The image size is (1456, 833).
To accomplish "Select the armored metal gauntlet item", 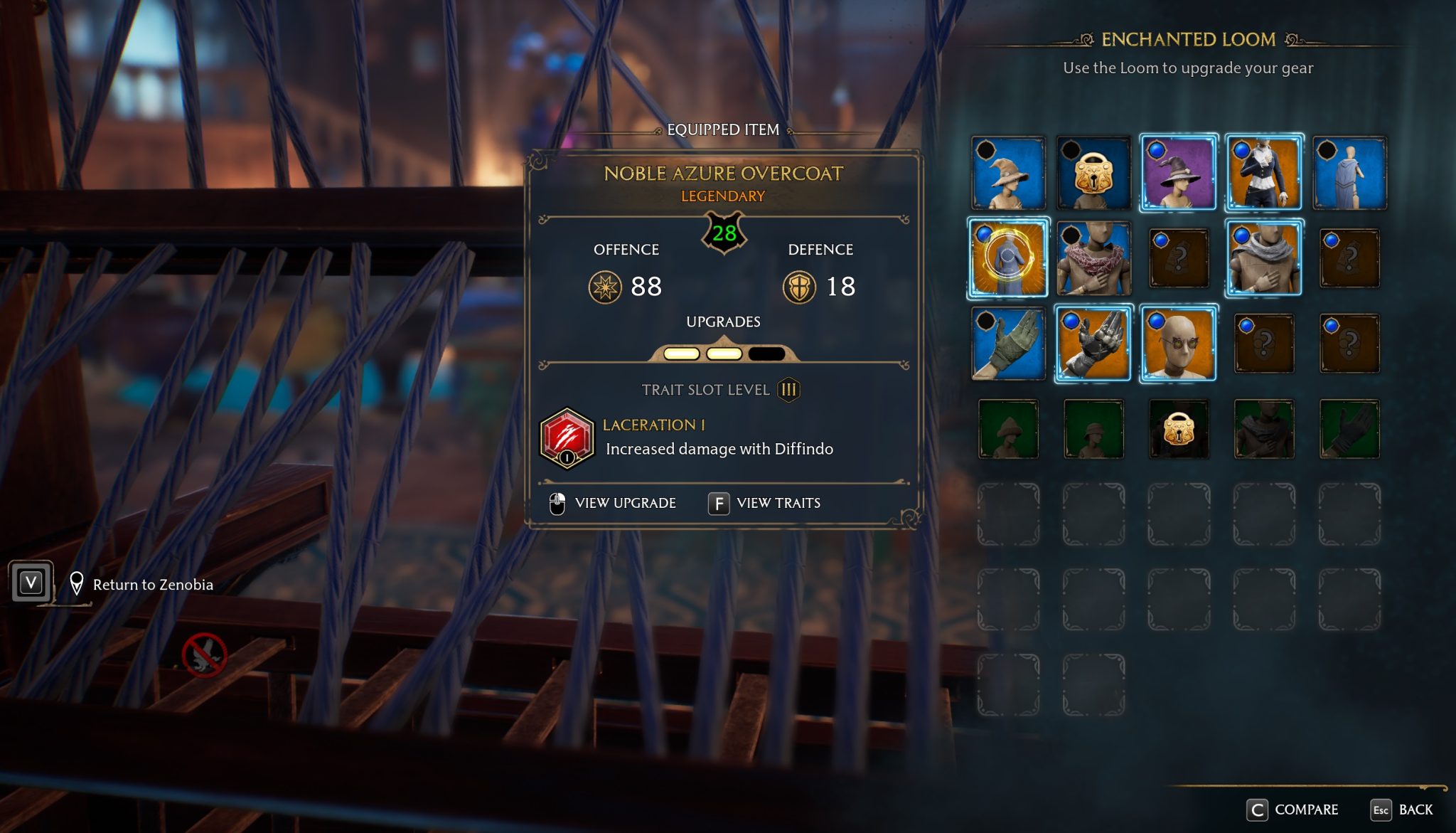I will pyautogui.click(x=1093, y=343).
